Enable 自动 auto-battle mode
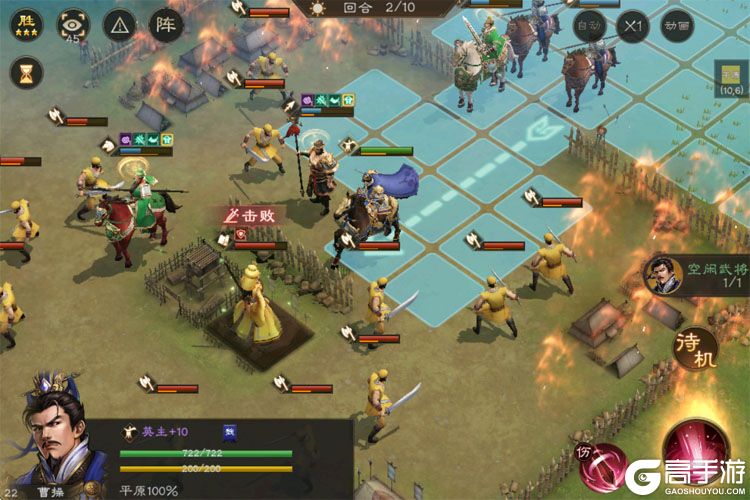 click(x=590, y=24)
